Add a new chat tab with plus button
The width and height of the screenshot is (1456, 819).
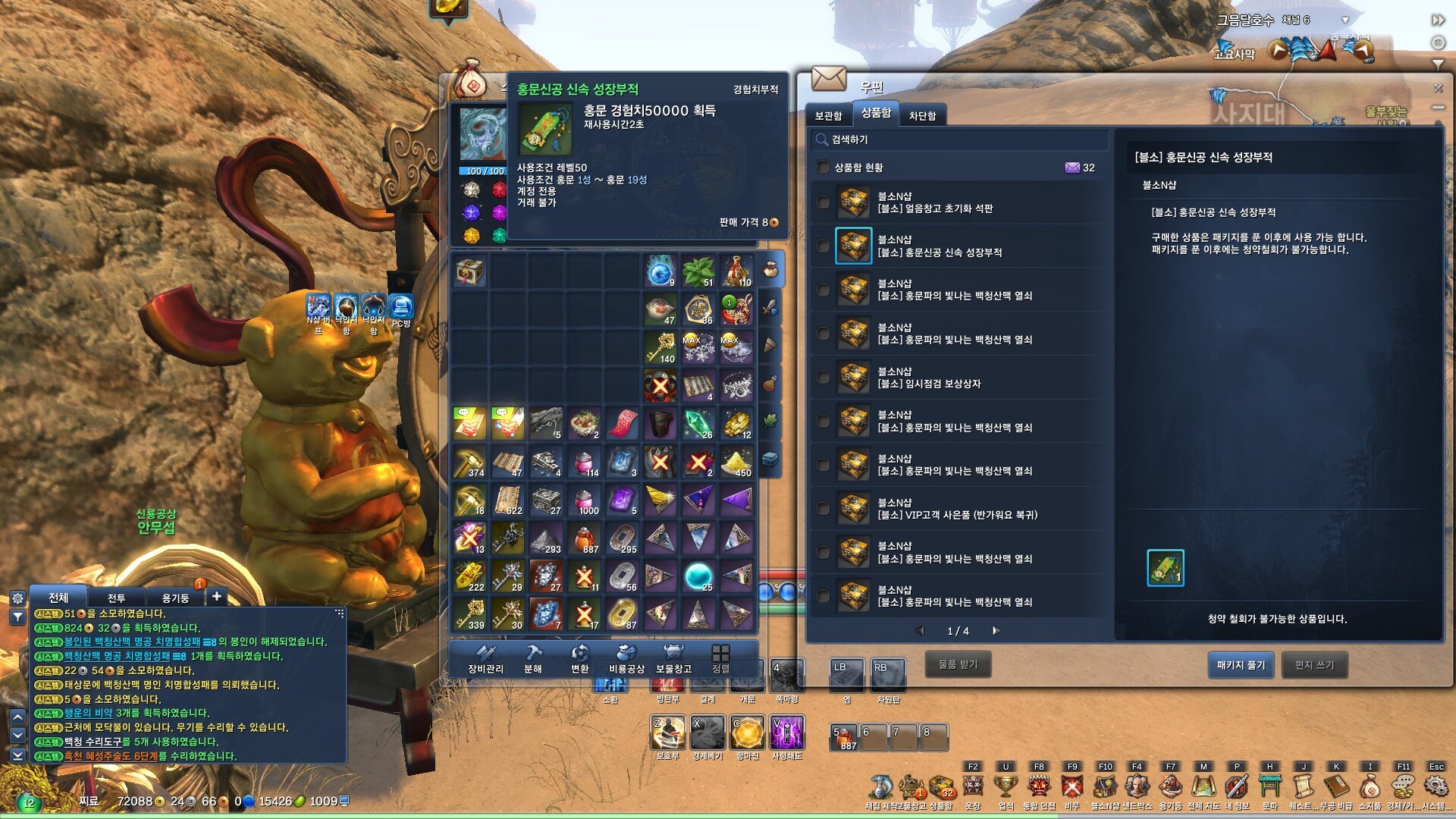(x=216, y=597)
